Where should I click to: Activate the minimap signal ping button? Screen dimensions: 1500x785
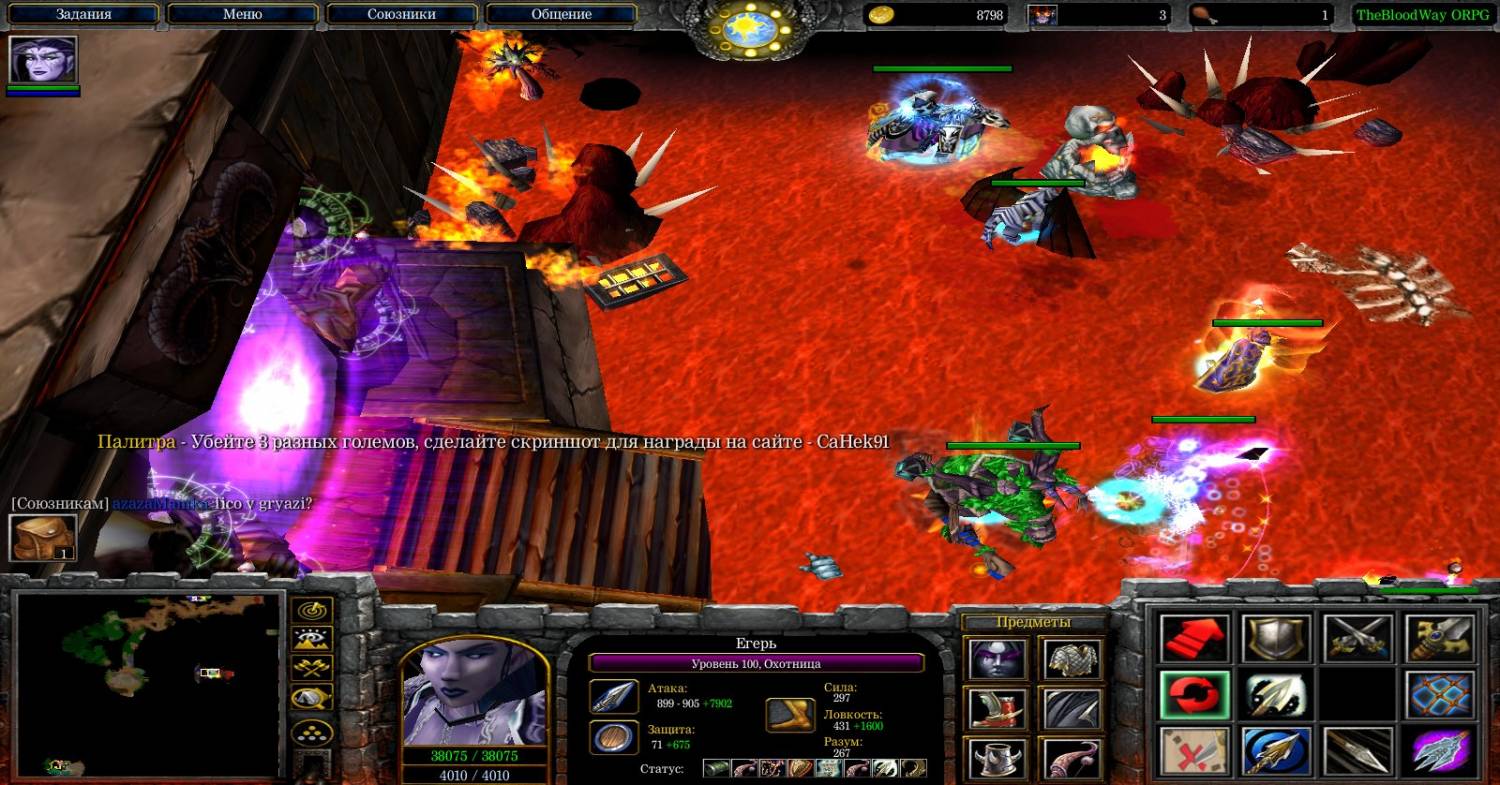[311, 611]
